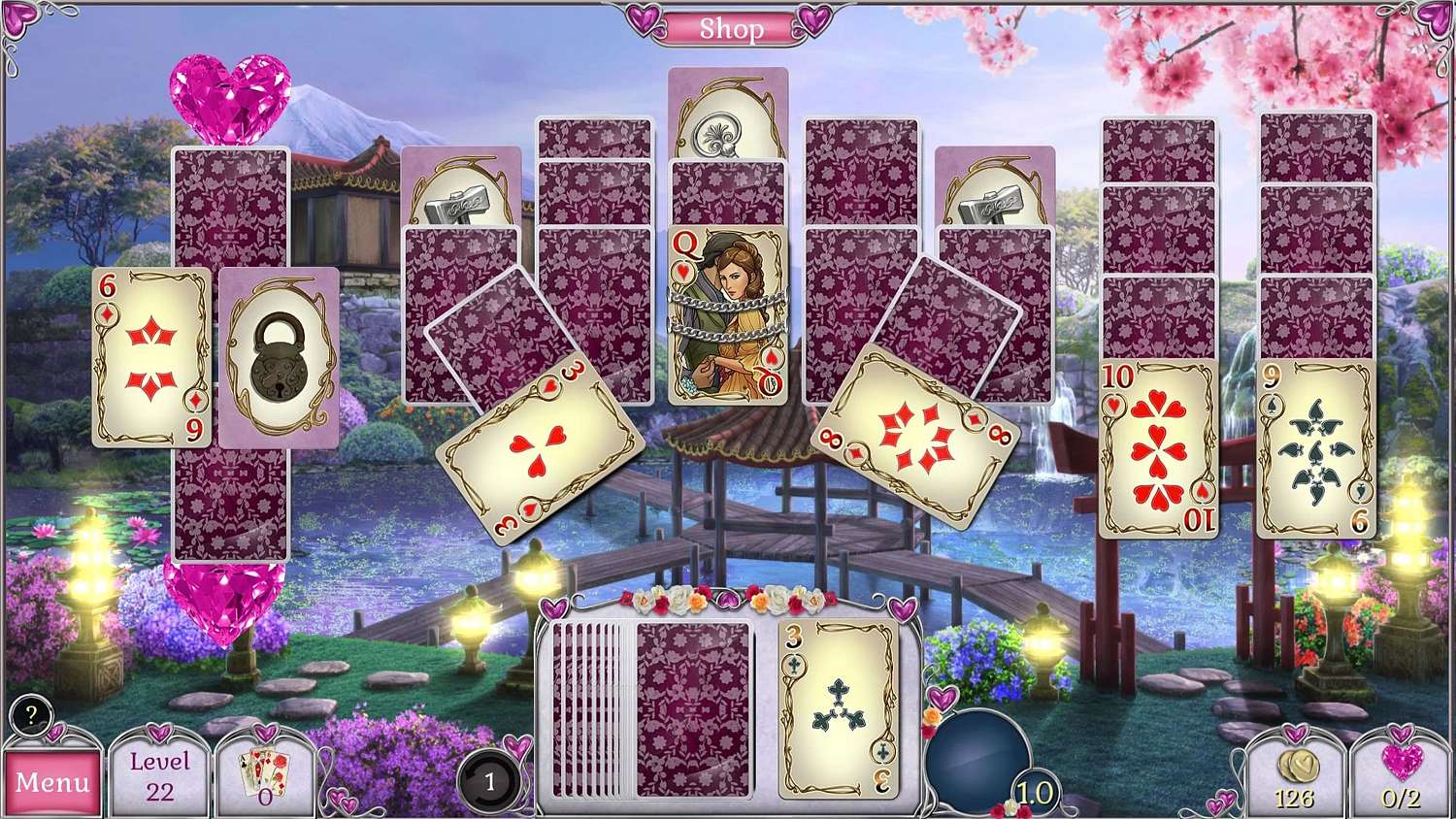This screenshot has width=1456, height=819.
Task: Select the padlock card beside the 6 of diamonds
Action: point(275,357)
